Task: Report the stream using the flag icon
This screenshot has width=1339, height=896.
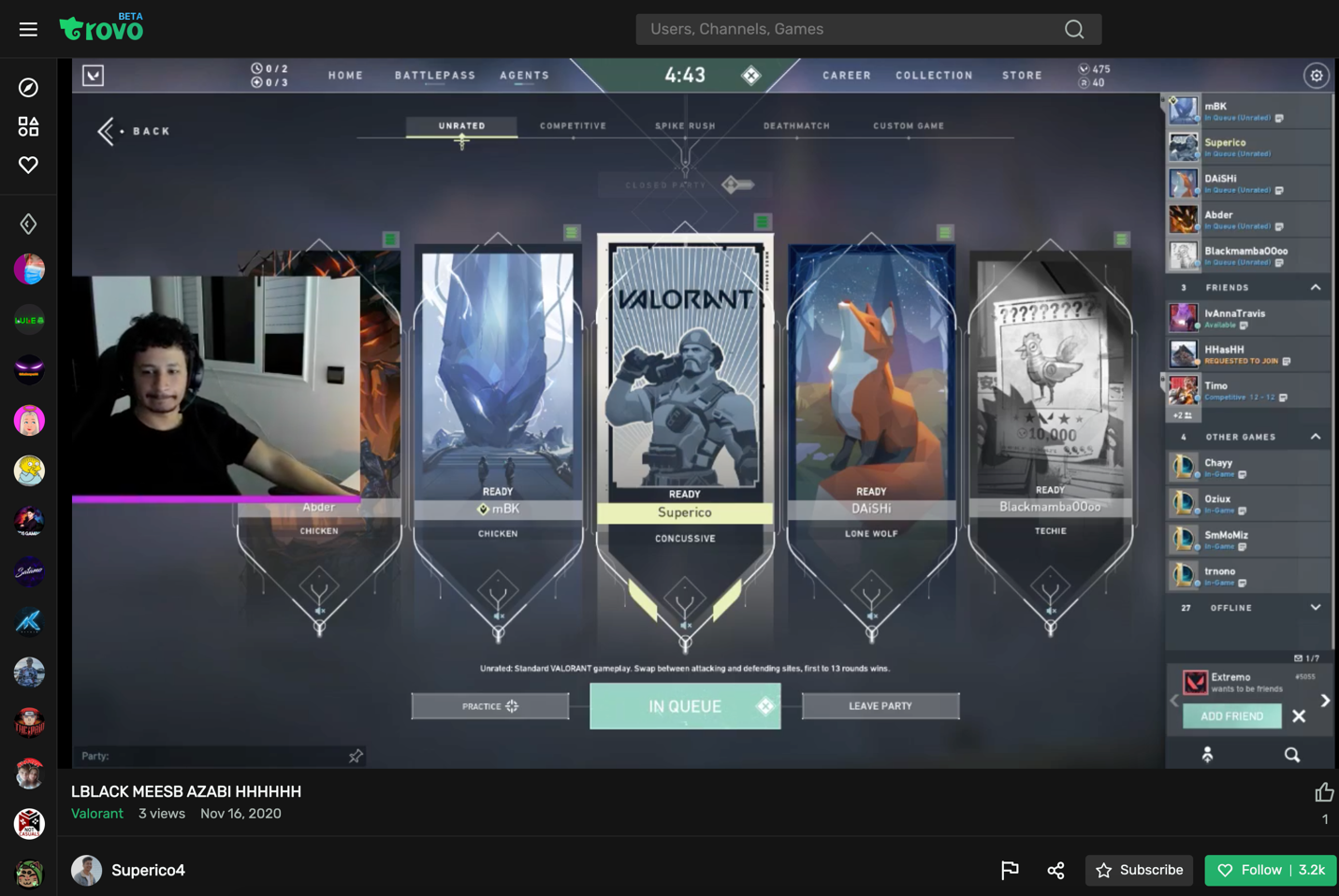Action: 1010,870
